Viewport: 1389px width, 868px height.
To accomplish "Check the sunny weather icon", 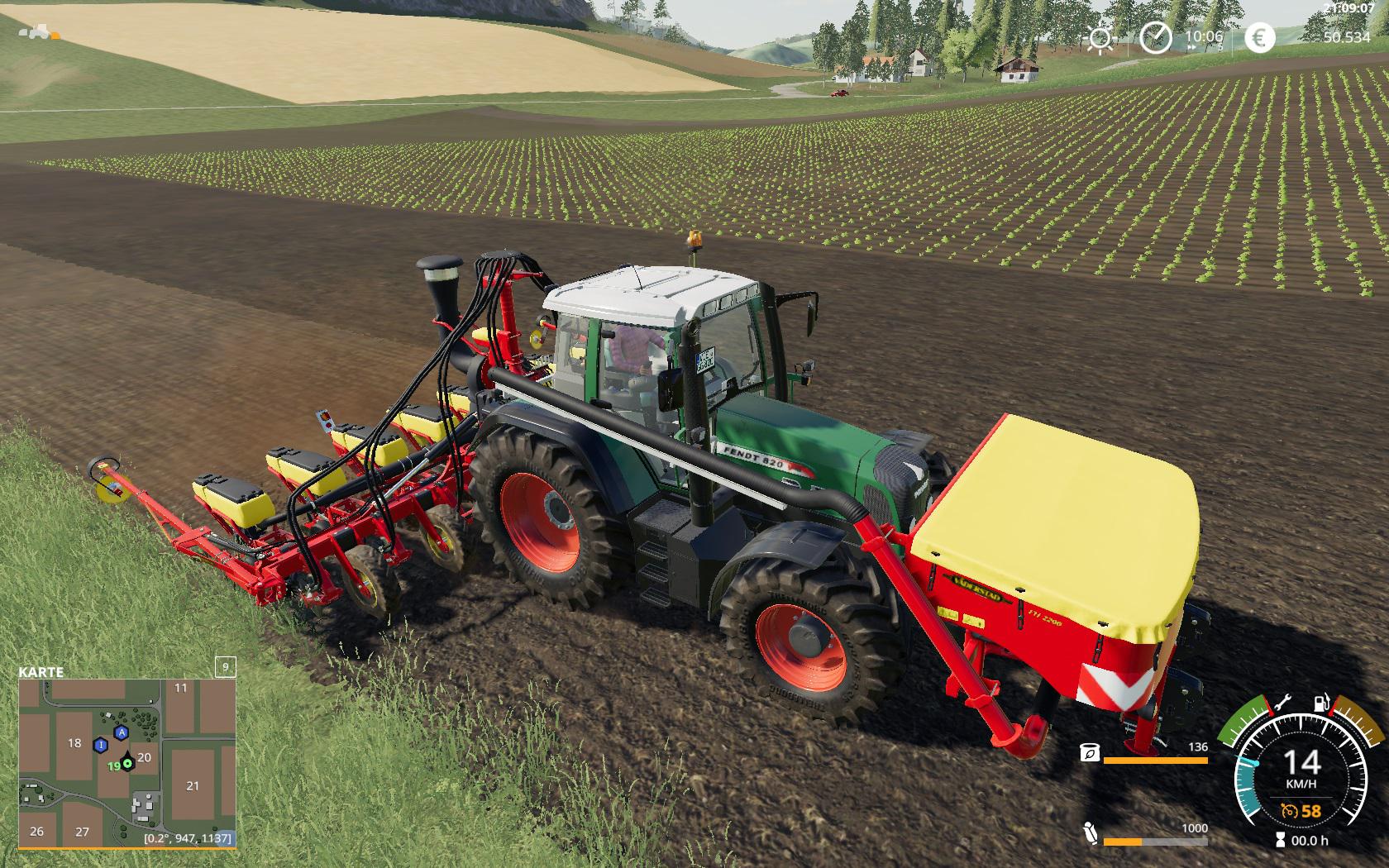I will point(1100,38).
